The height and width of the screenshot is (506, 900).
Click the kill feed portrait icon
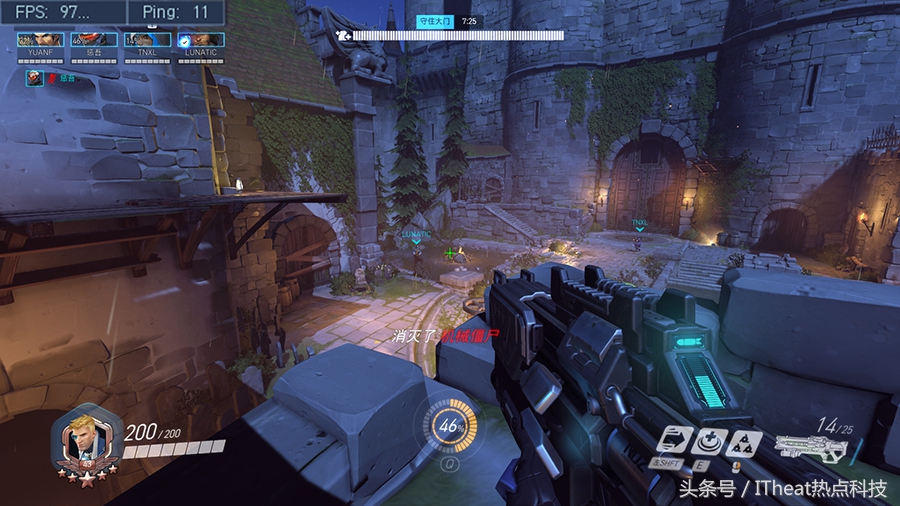tap(35, 78)
